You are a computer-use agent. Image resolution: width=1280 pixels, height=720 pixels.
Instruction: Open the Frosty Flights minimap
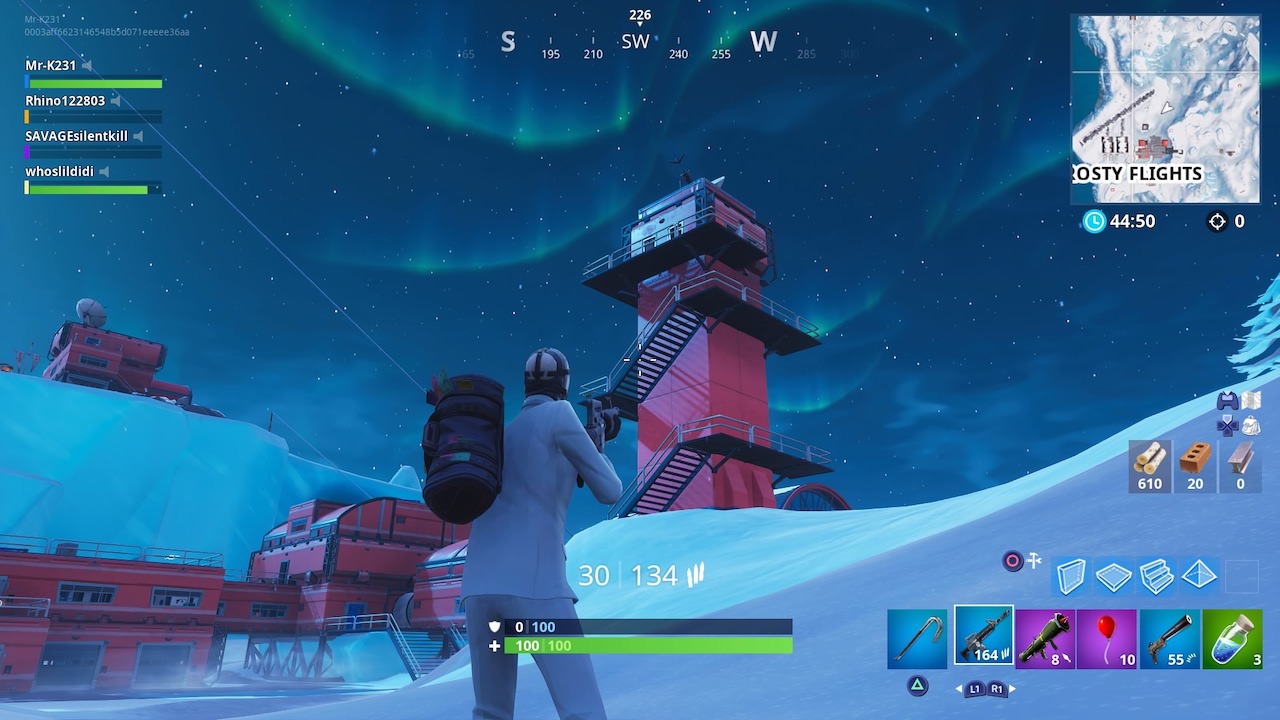click(x=1165, y=108)
